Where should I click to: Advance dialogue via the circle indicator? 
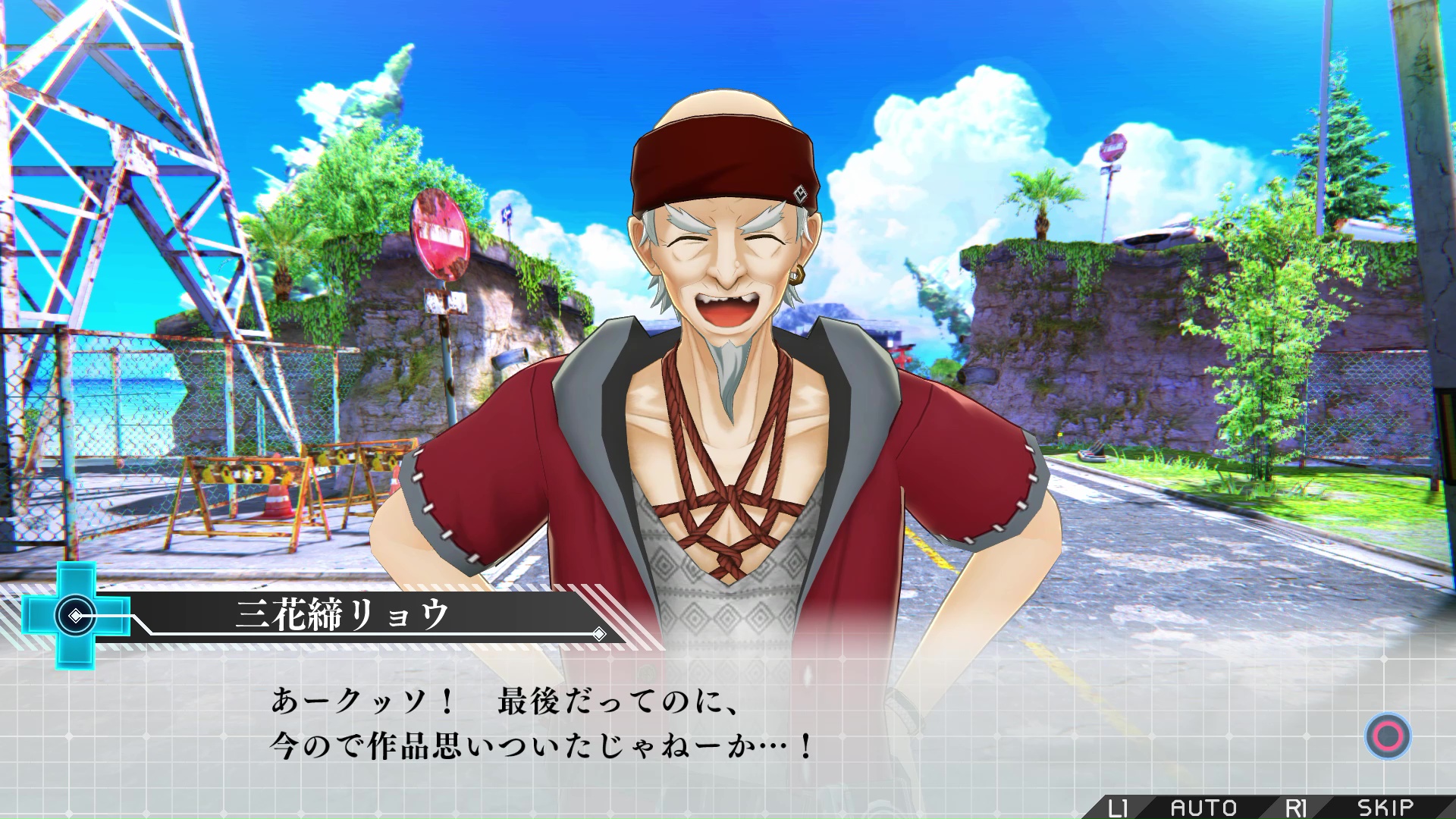(x=1388, y=736)
